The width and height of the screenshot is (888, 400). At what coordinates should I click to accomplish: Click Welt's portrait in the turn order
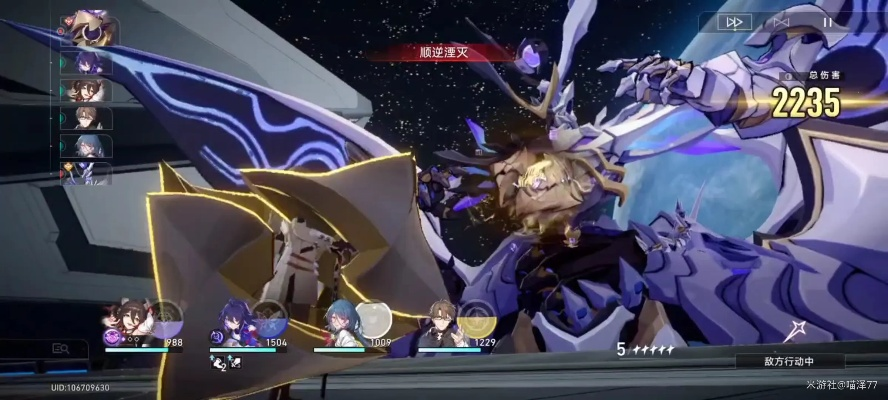88,119
